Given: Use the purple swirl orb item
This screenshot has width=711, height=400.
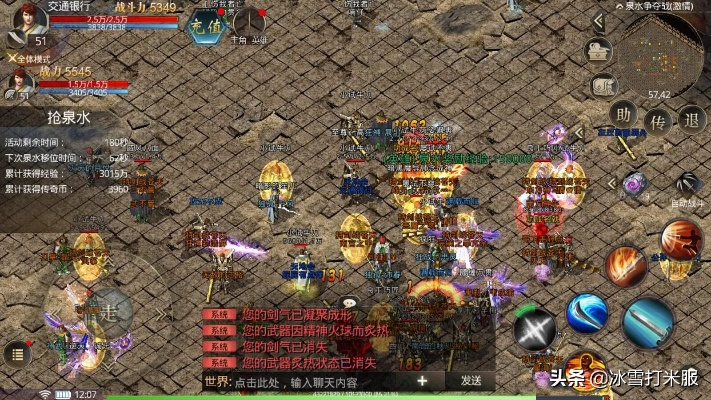Looking at the screenshot, I should pyautogui.click(x=634, y=184).
